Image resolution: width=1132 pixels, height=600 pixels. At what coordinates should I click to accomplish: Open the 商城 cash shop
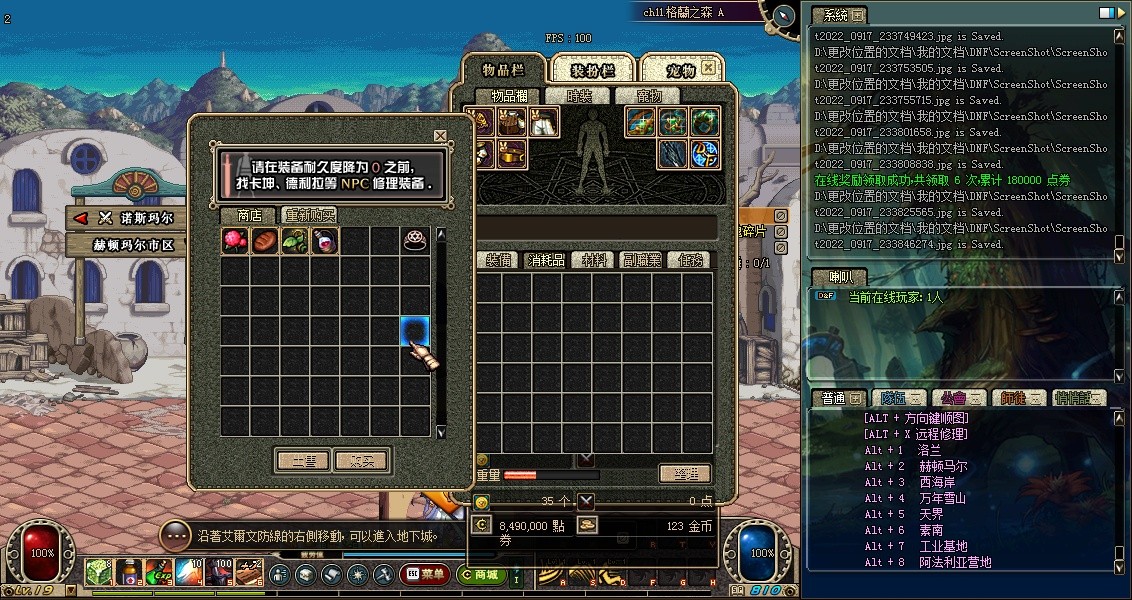pos(481,574)
